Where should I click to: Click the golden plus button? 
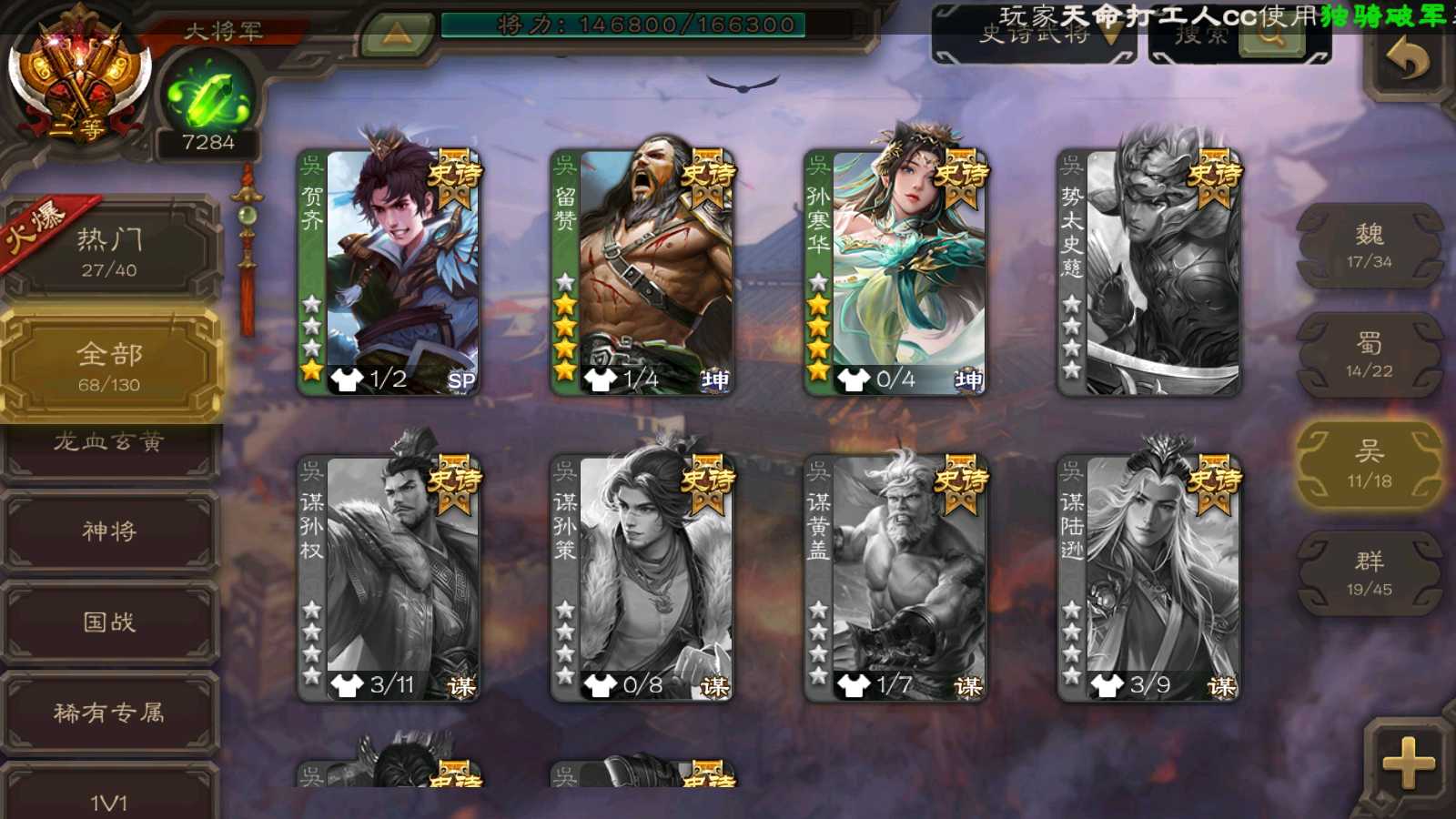coord(1408,763)
